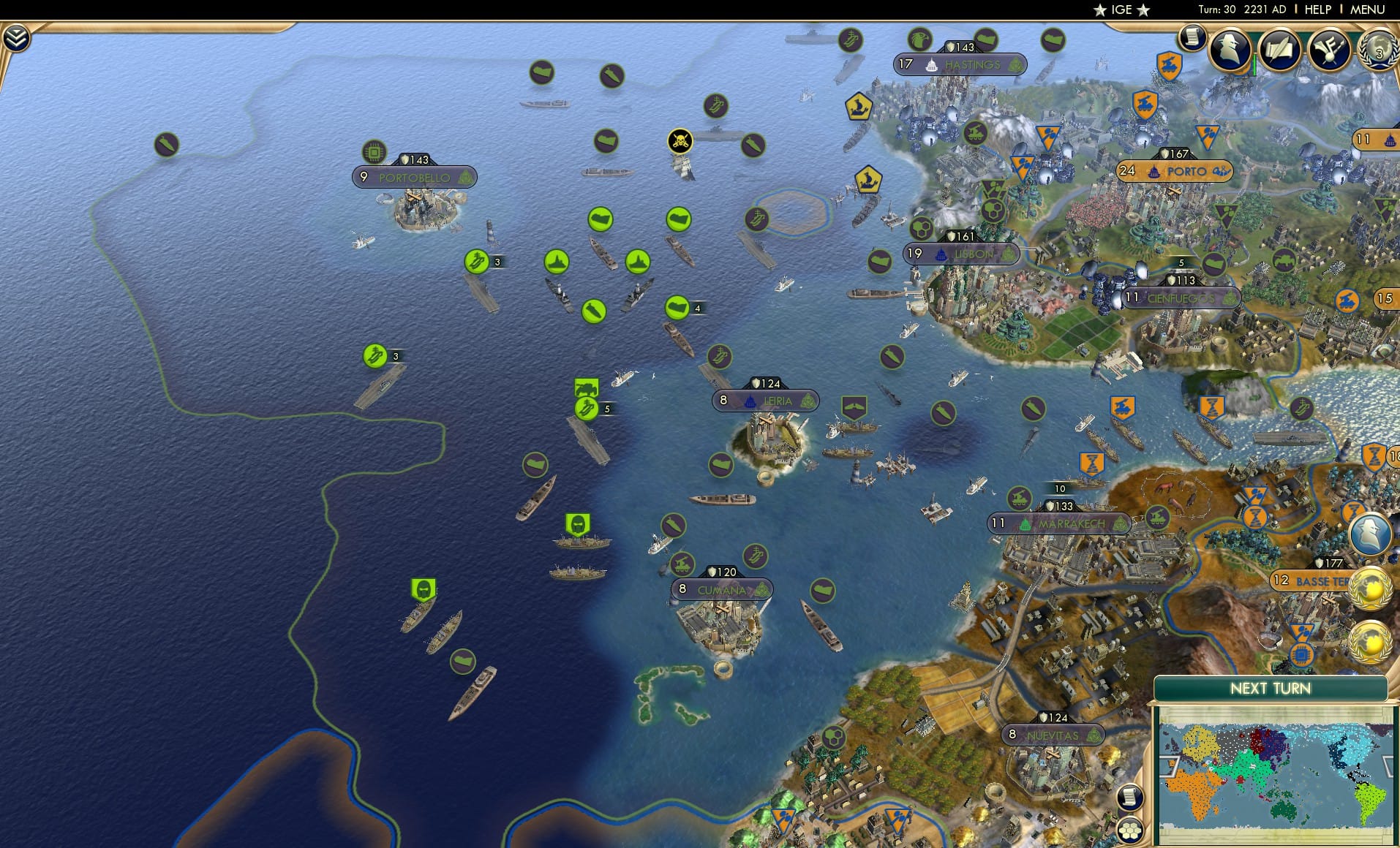Open HELP from the top bar
Screen dimensions: 1400x848
[1317, 10]
